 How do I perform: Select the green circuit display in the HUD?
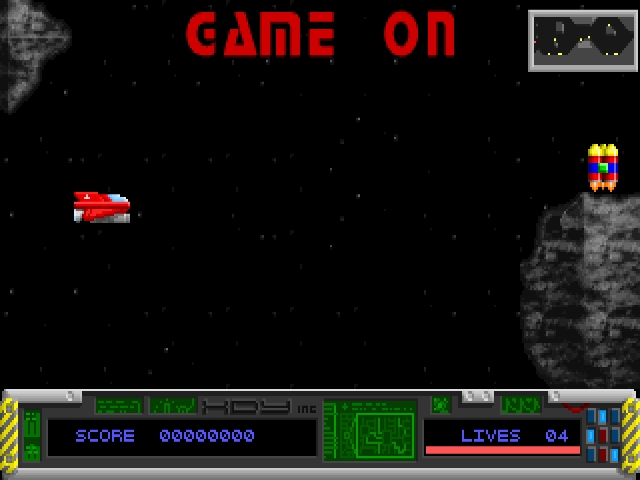click(371, 431)
